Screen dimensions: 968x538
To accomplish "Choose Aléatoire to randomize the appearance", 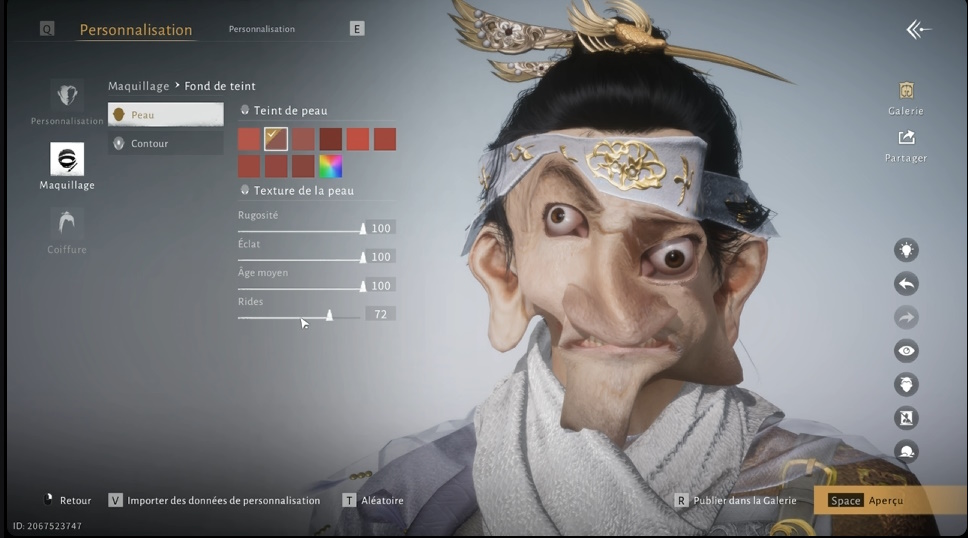I will [x=374, y=500].
